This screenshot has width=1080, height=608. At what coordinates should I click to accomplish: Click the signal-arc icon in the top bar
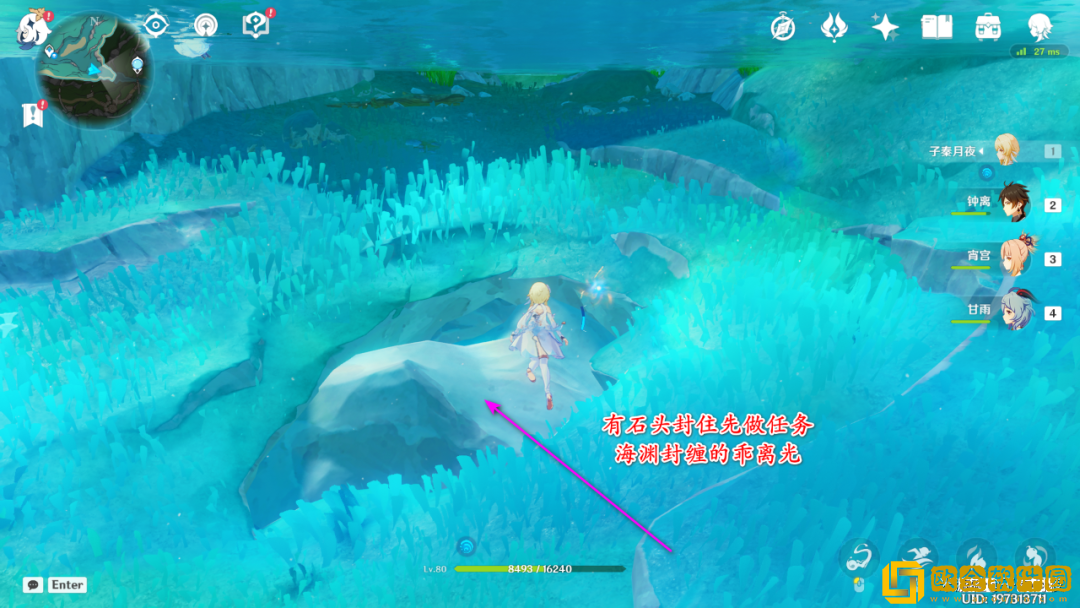206,25
